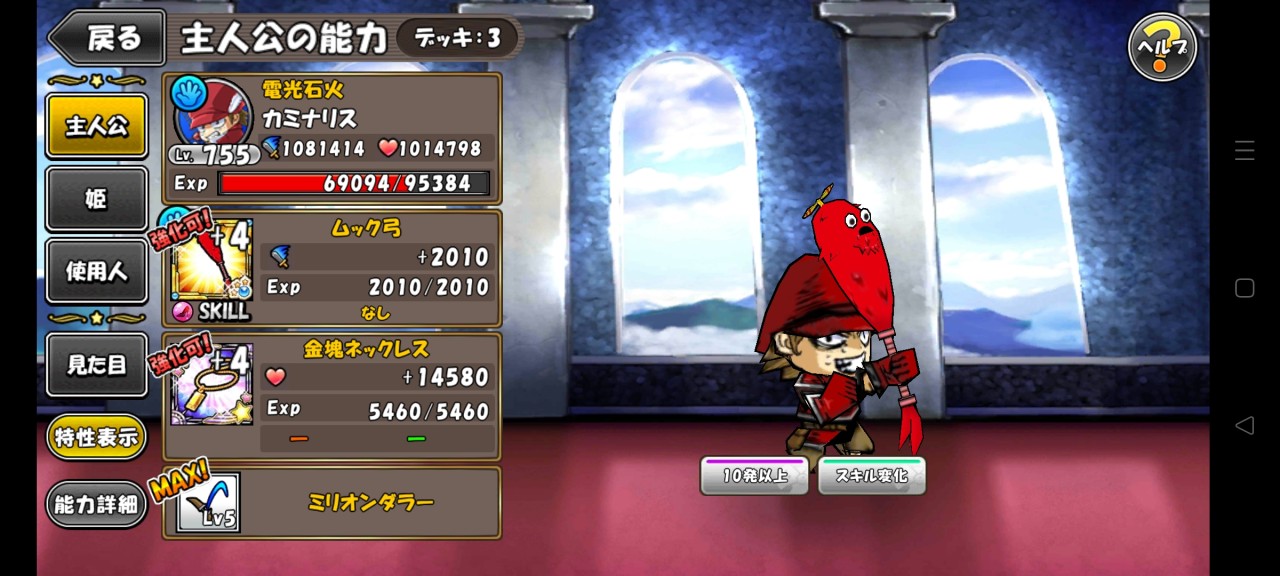Open the help button with question mark

click(x=1162, y=47)
